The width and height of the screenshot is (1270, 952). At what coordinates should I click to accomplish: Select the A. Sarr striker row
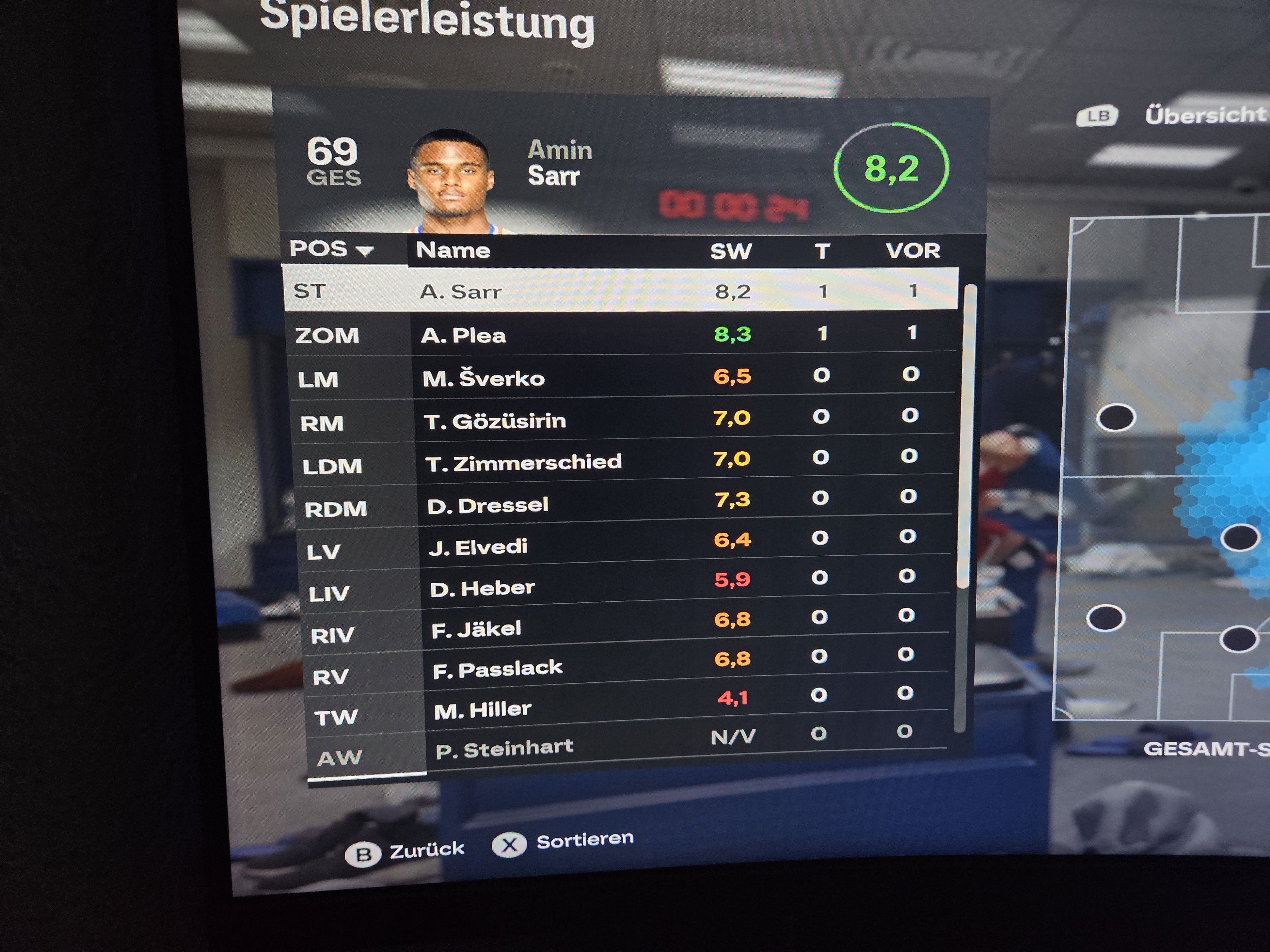[x=620, y=291]
